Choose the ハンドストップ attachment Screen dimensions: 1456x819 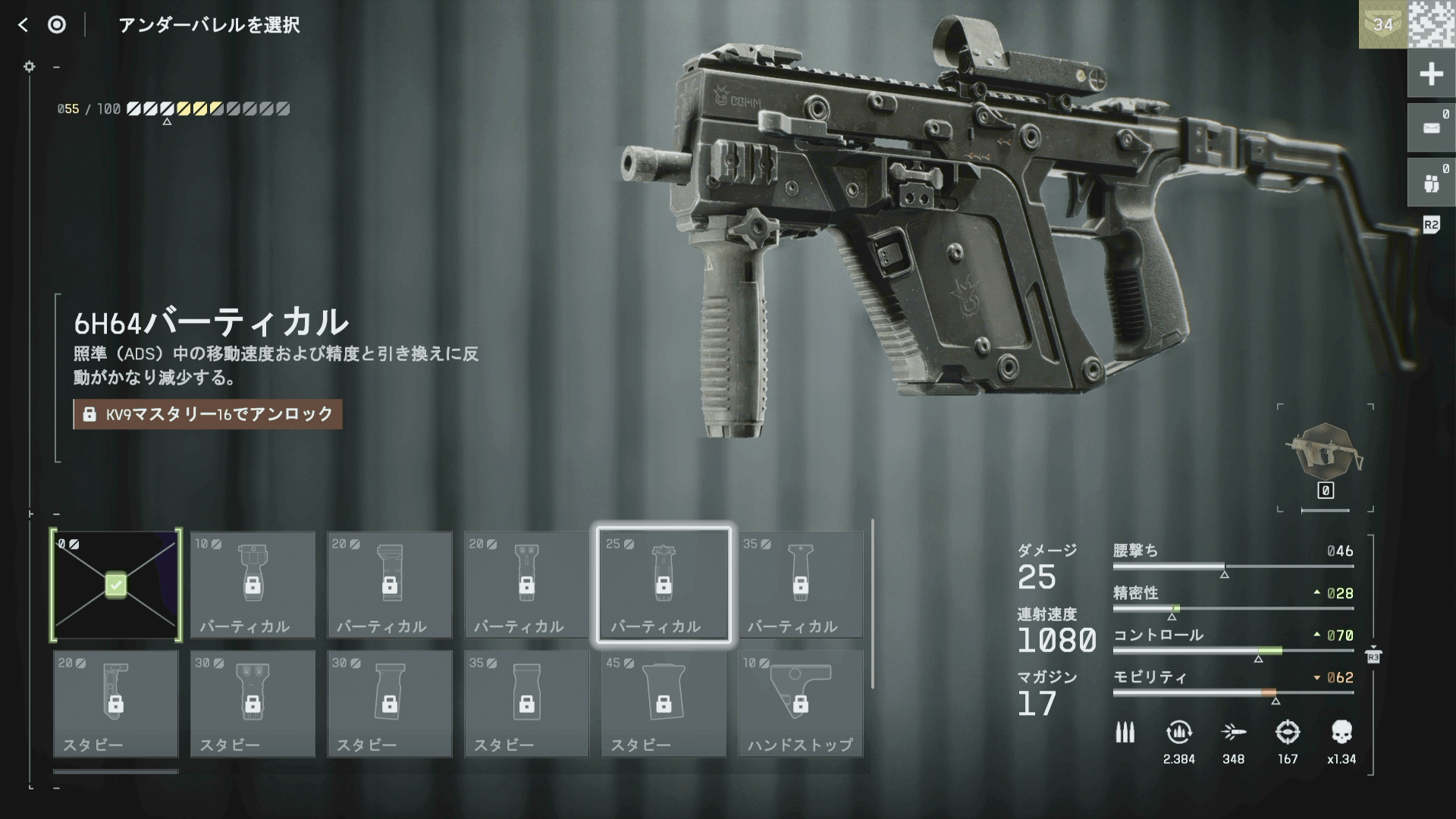(x=800, y=703)
